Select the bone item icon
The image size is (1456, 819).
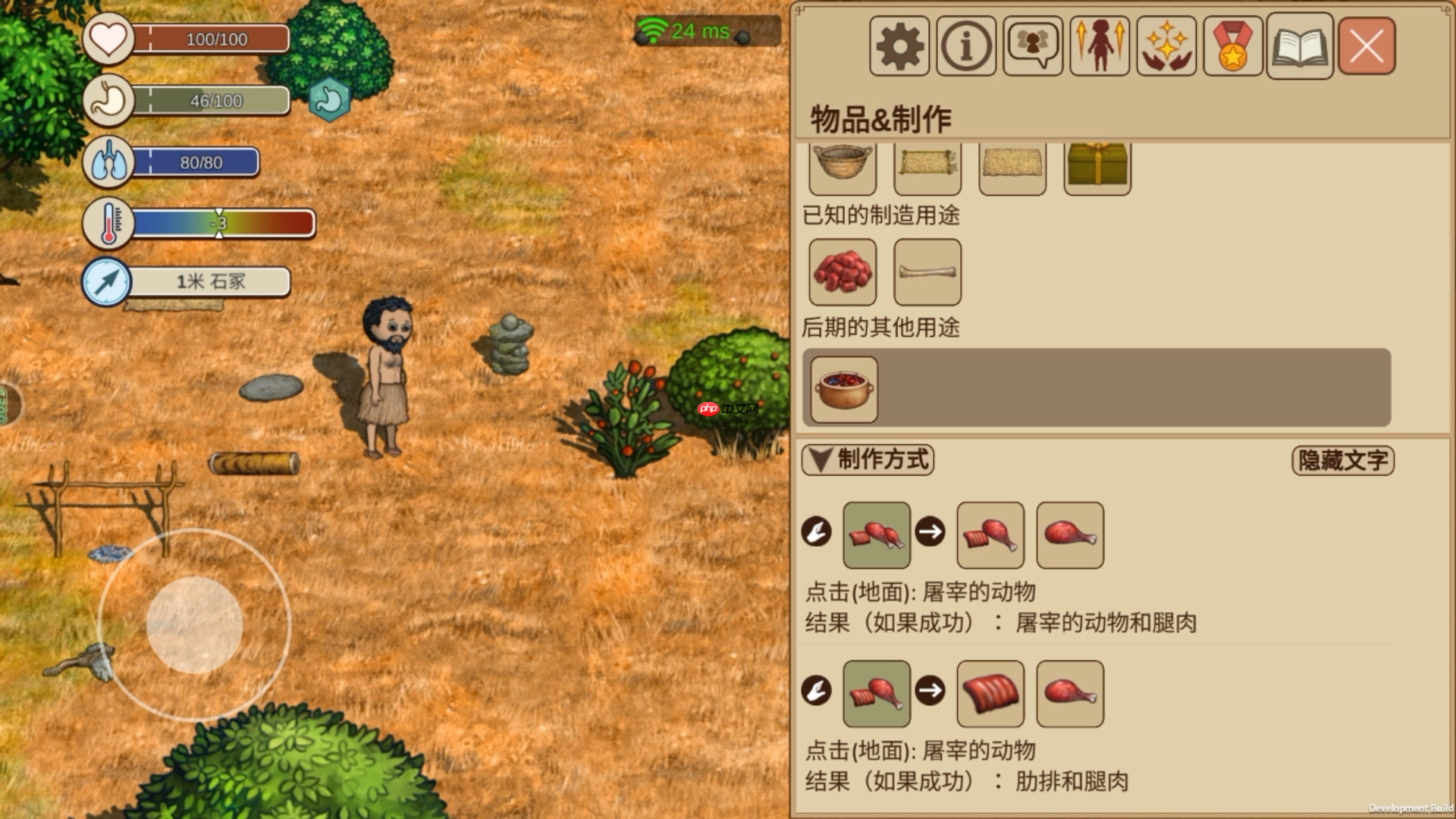[927, 271]
